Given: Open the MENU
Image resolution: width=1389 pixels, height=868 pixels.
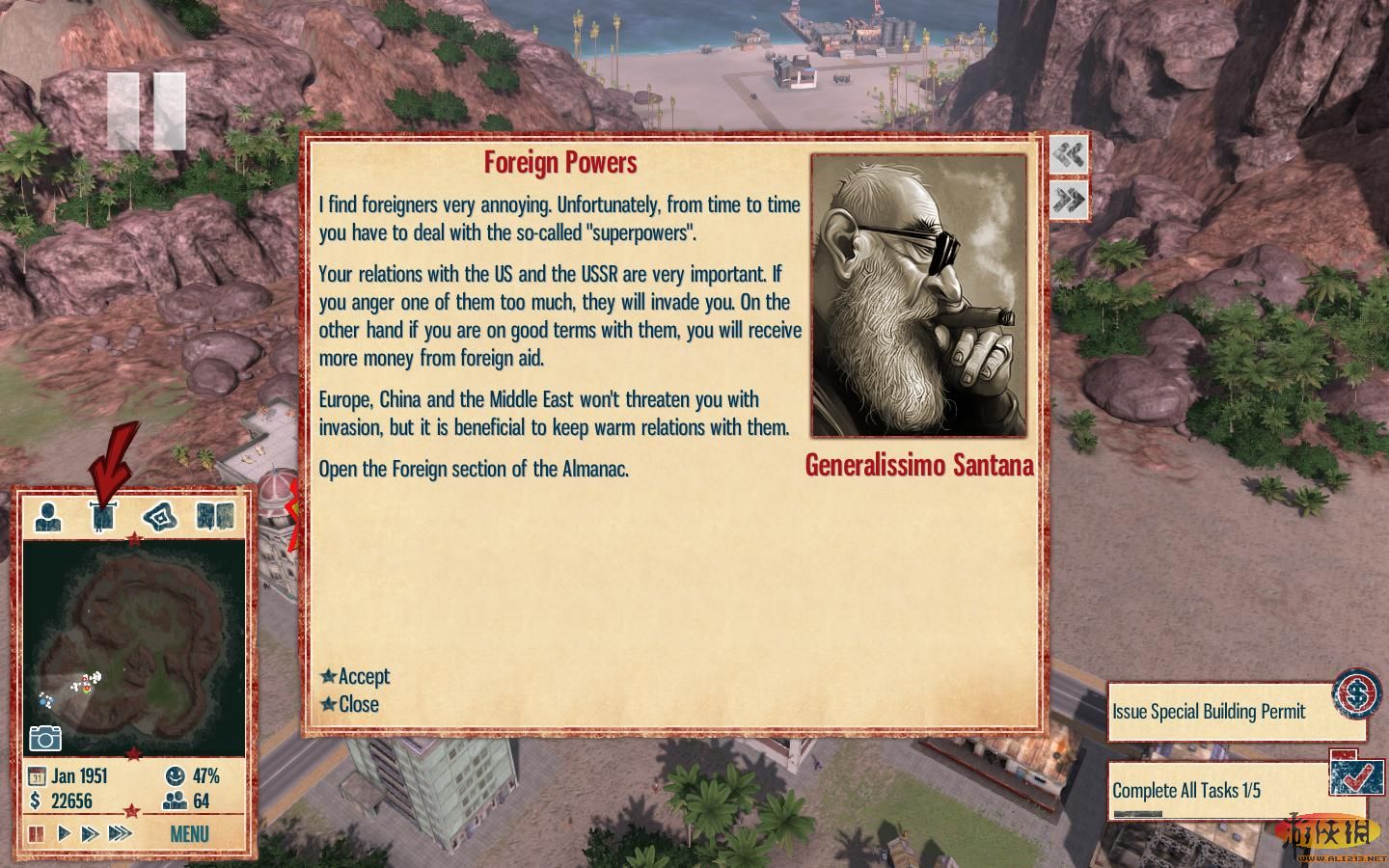Looking at the screenshot, I should [189, 833].
